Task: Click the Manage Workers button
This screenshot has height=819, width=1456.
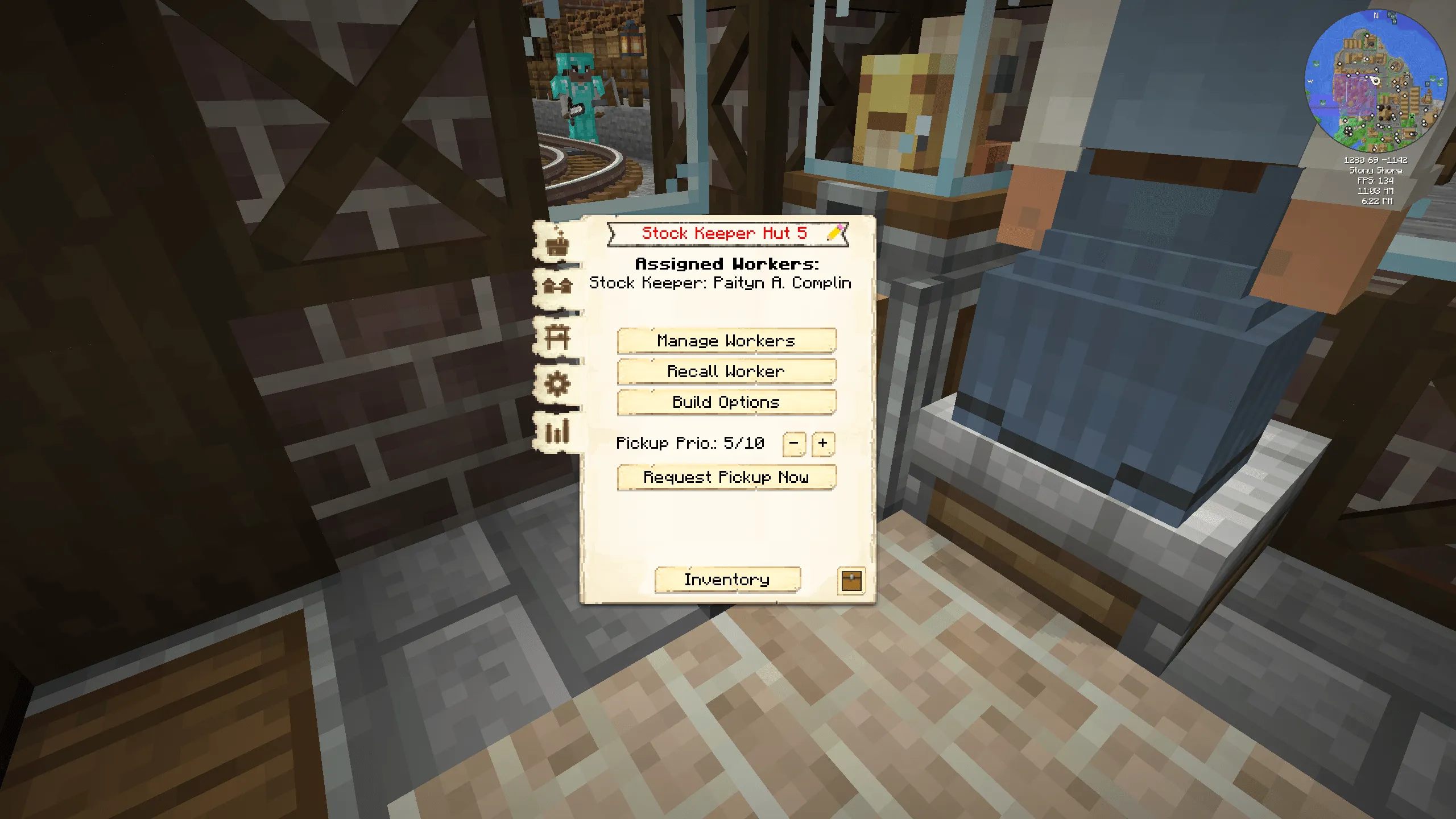Action: click(x=726, y=340)
